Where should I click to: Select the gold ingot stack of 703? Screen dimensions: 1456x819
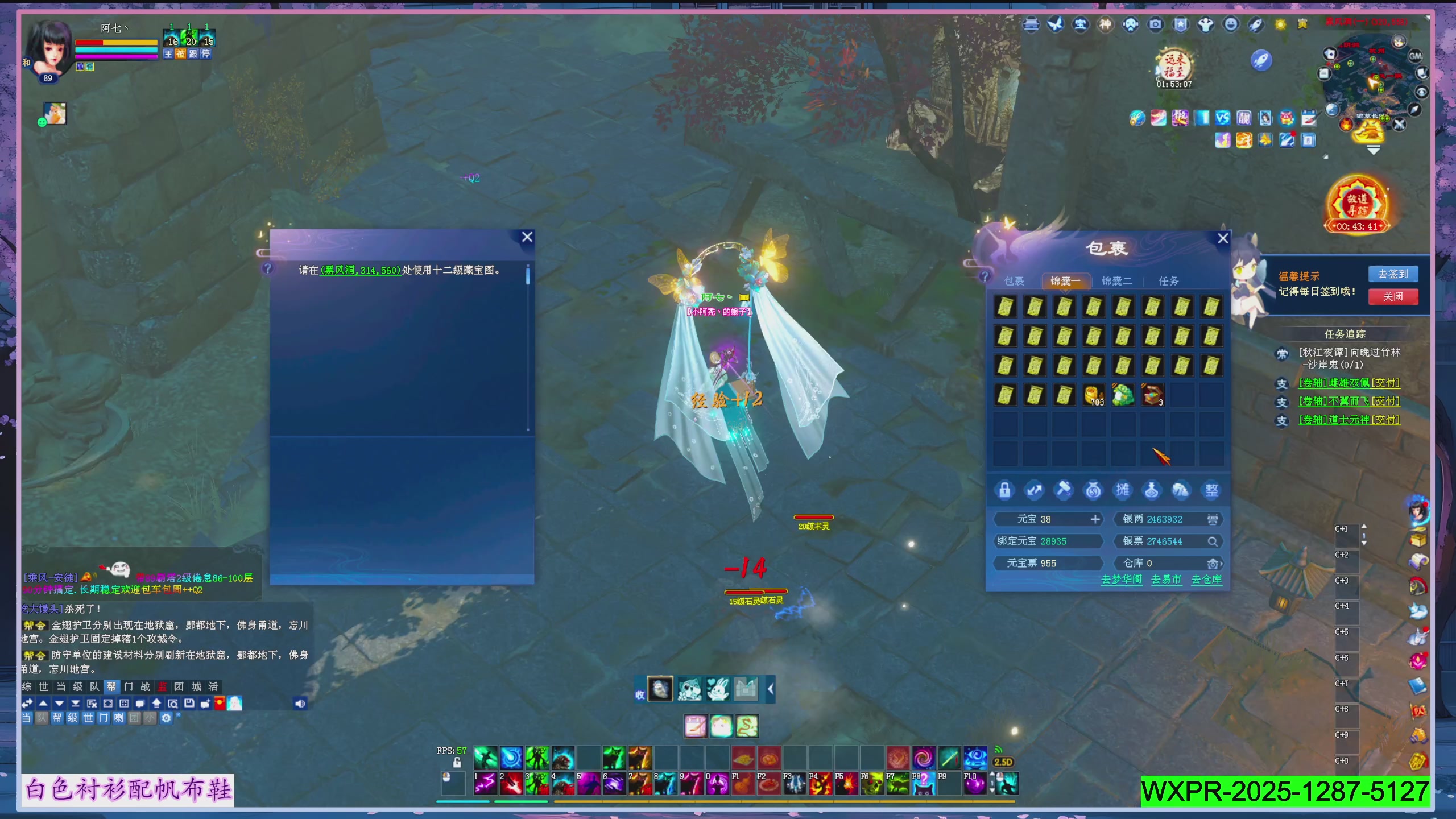pos(1093,395)
